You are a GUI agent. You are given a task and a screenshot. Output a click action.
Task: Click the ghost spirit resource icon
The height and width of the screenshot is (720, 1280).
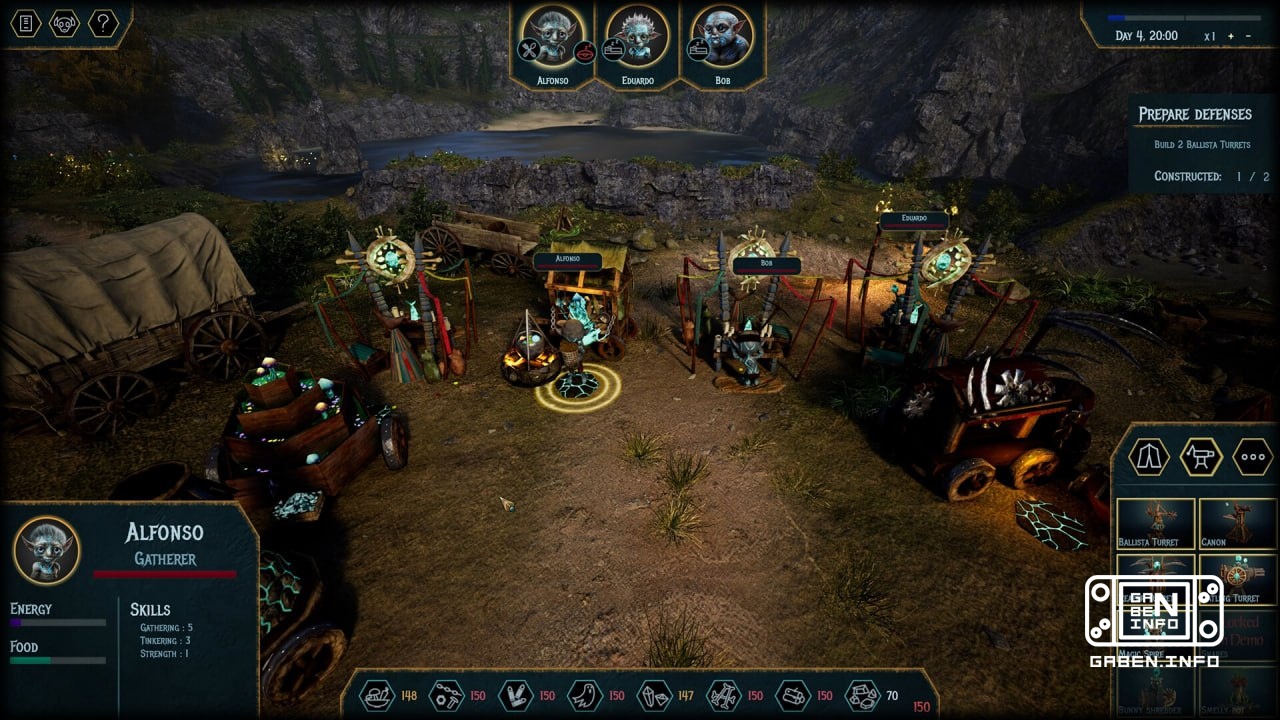[x=585, y=695]
